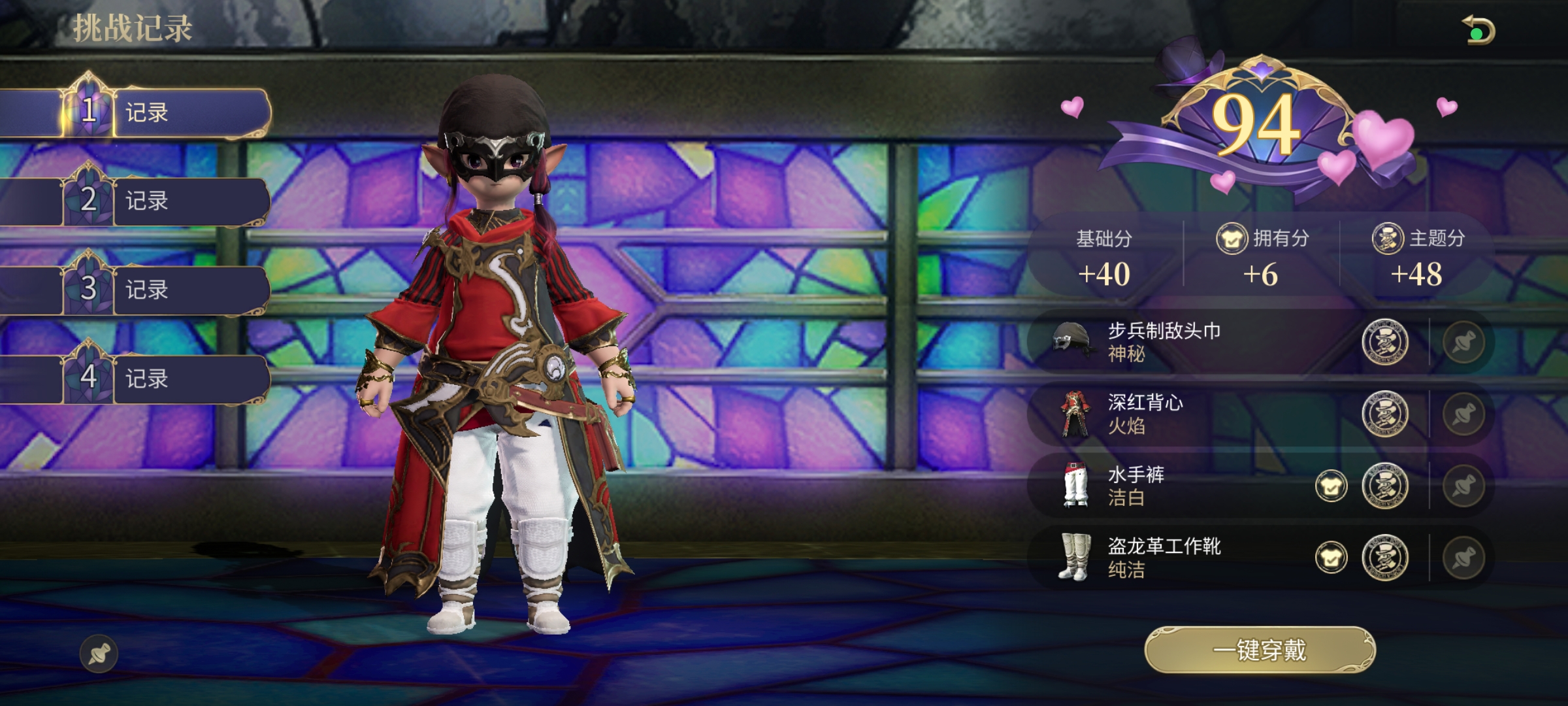Viewport: 1568px width, 706px height.
Task: Click the 一键穿戴 button
Action: tap(1260, 650)
